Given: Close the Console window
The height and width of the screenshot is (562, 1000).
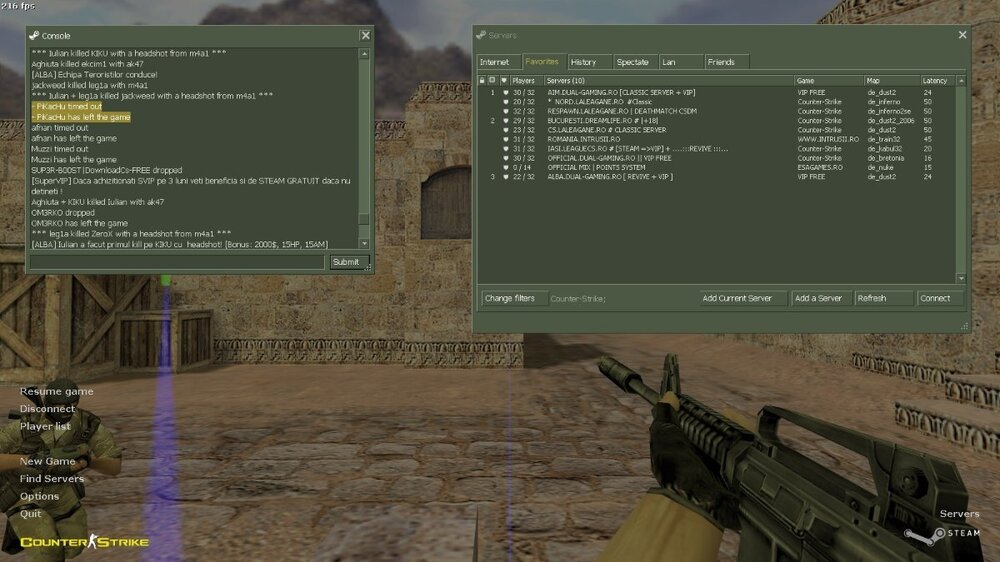Looking at the screenshot, I should [365, 36].
